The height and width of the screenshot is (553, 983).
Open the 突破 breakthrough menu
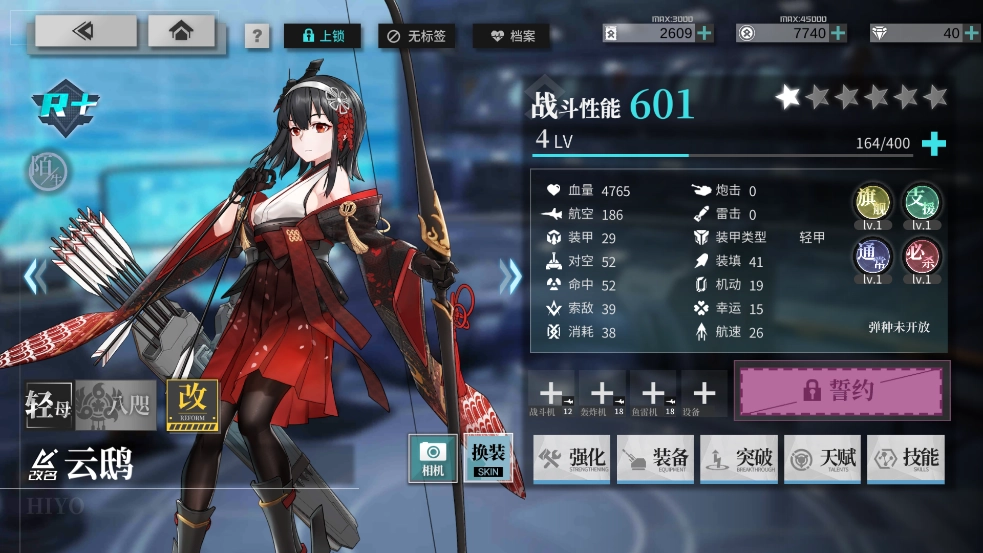739,459
